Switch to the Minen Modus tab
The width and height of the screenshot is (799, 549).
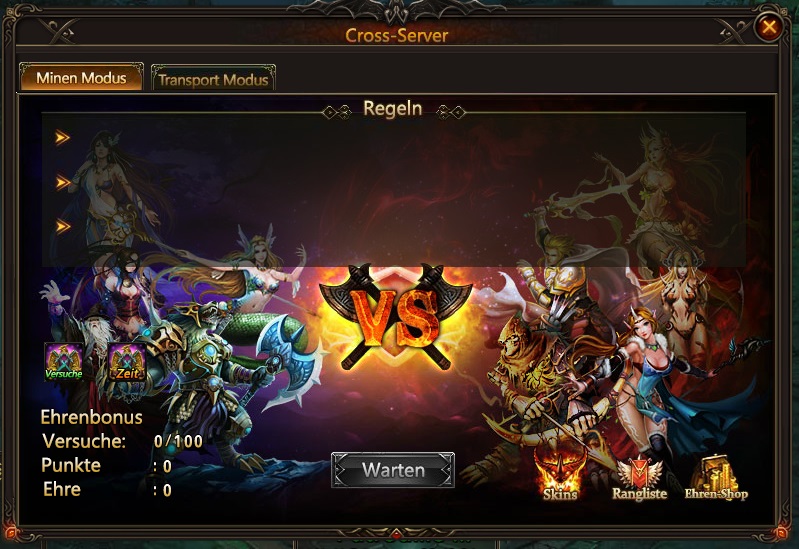point(81,77)
